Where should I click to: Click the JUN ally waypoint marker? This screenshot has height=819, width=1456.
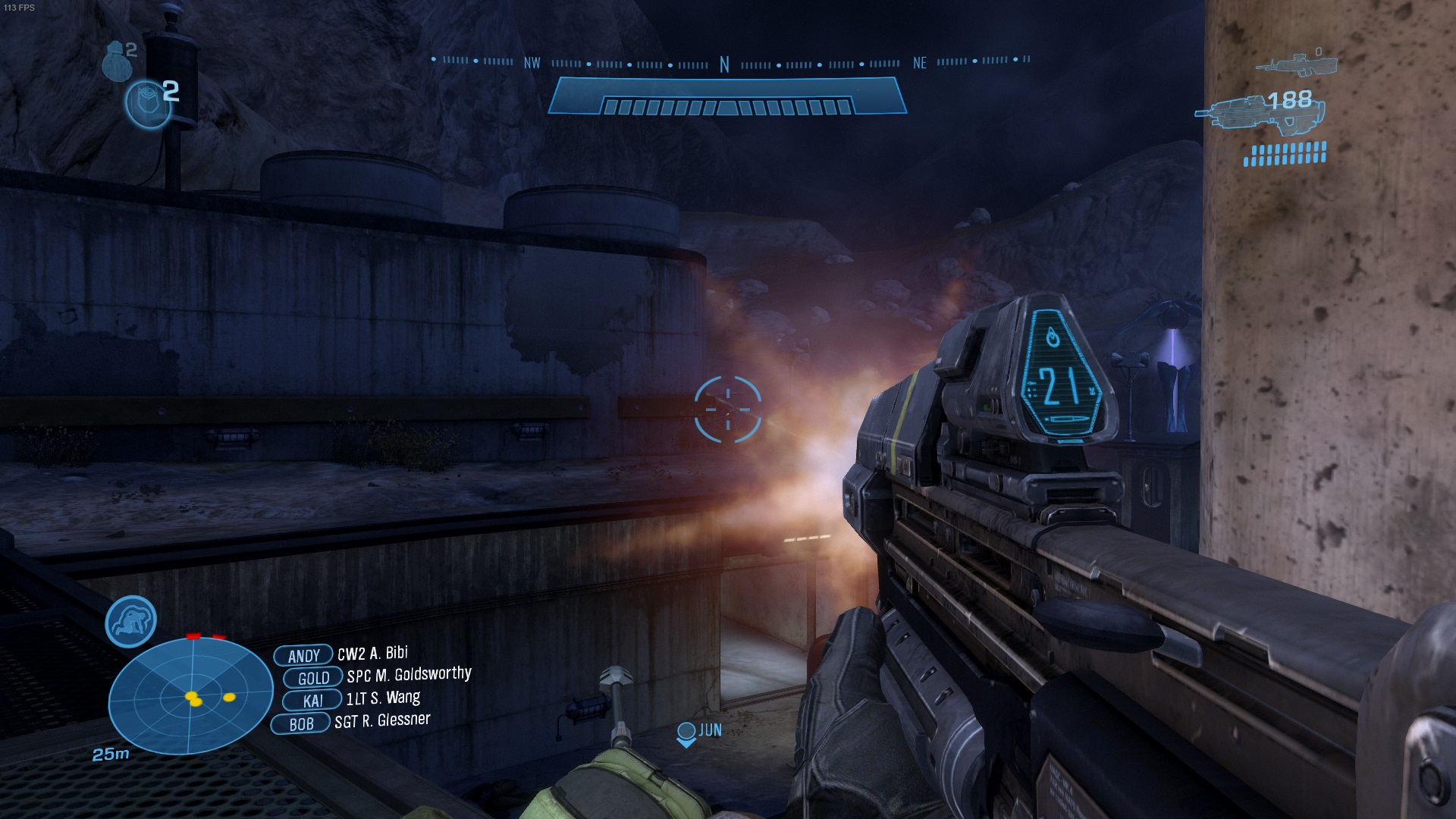pos(698,733)
